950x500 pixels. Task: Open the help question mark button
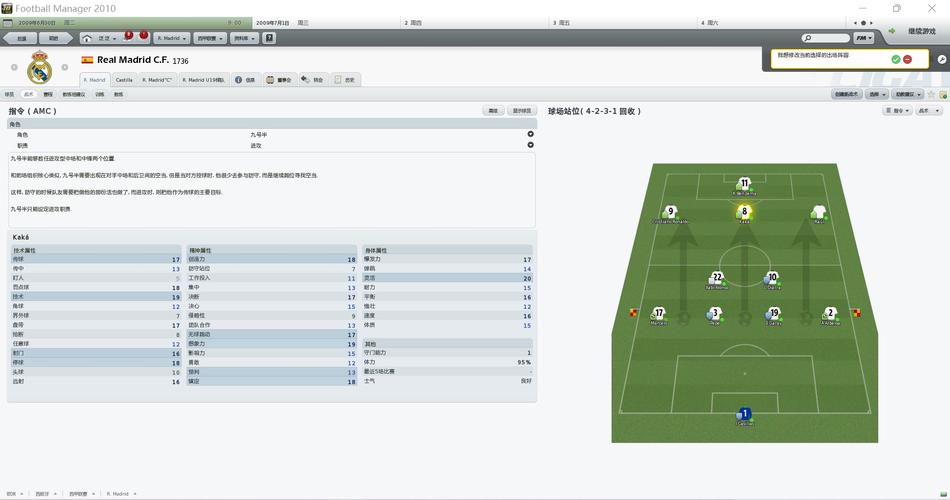(x=269, y=38)
